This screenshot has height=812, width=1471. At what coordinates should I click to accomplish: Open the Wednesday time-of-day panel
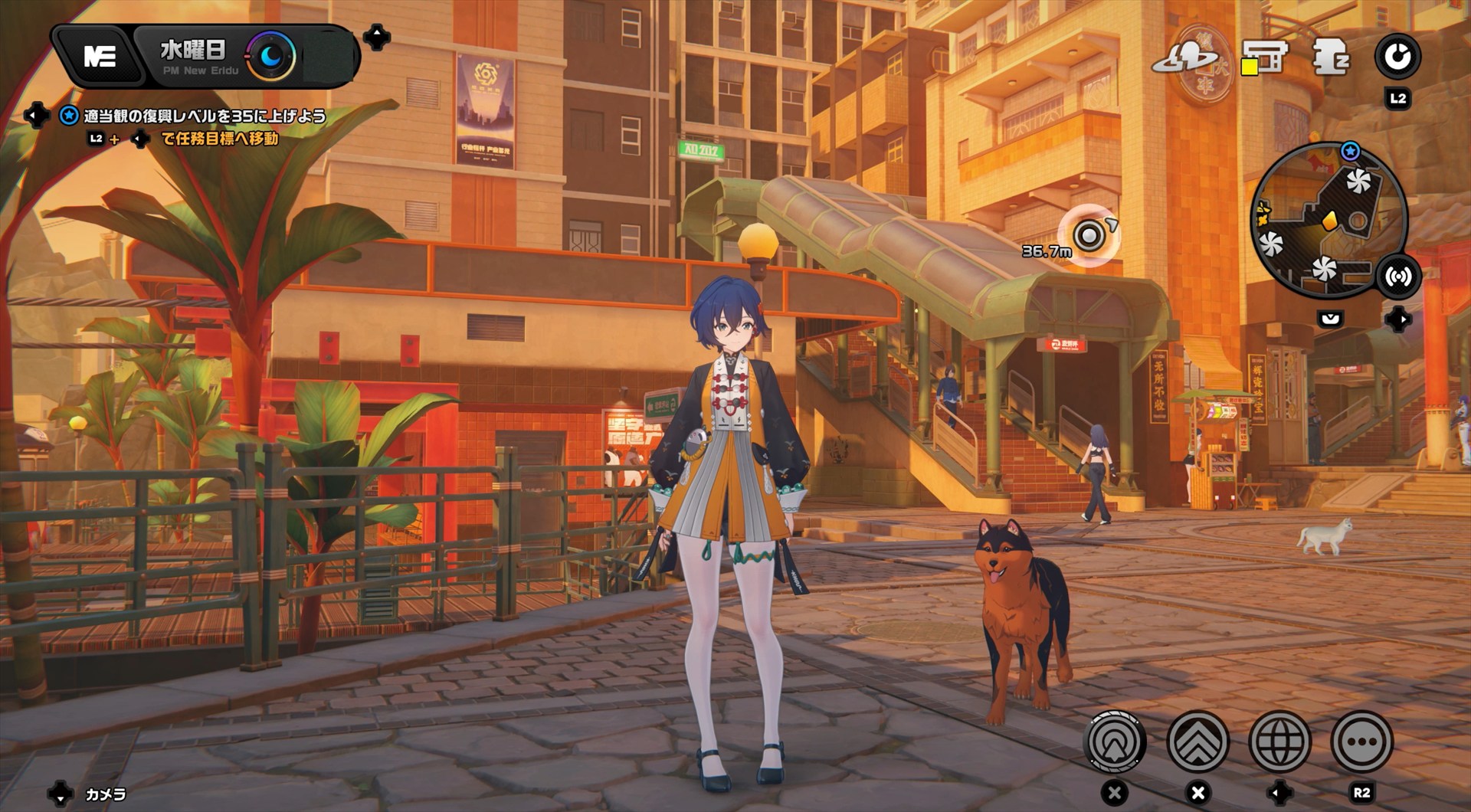click(192, 57)
